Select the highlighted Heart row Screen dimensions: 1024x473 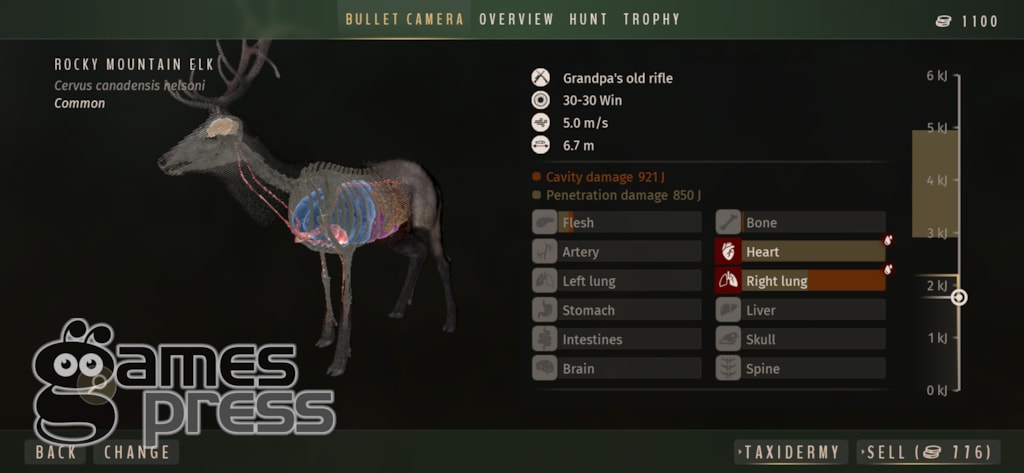pos(800,252)
